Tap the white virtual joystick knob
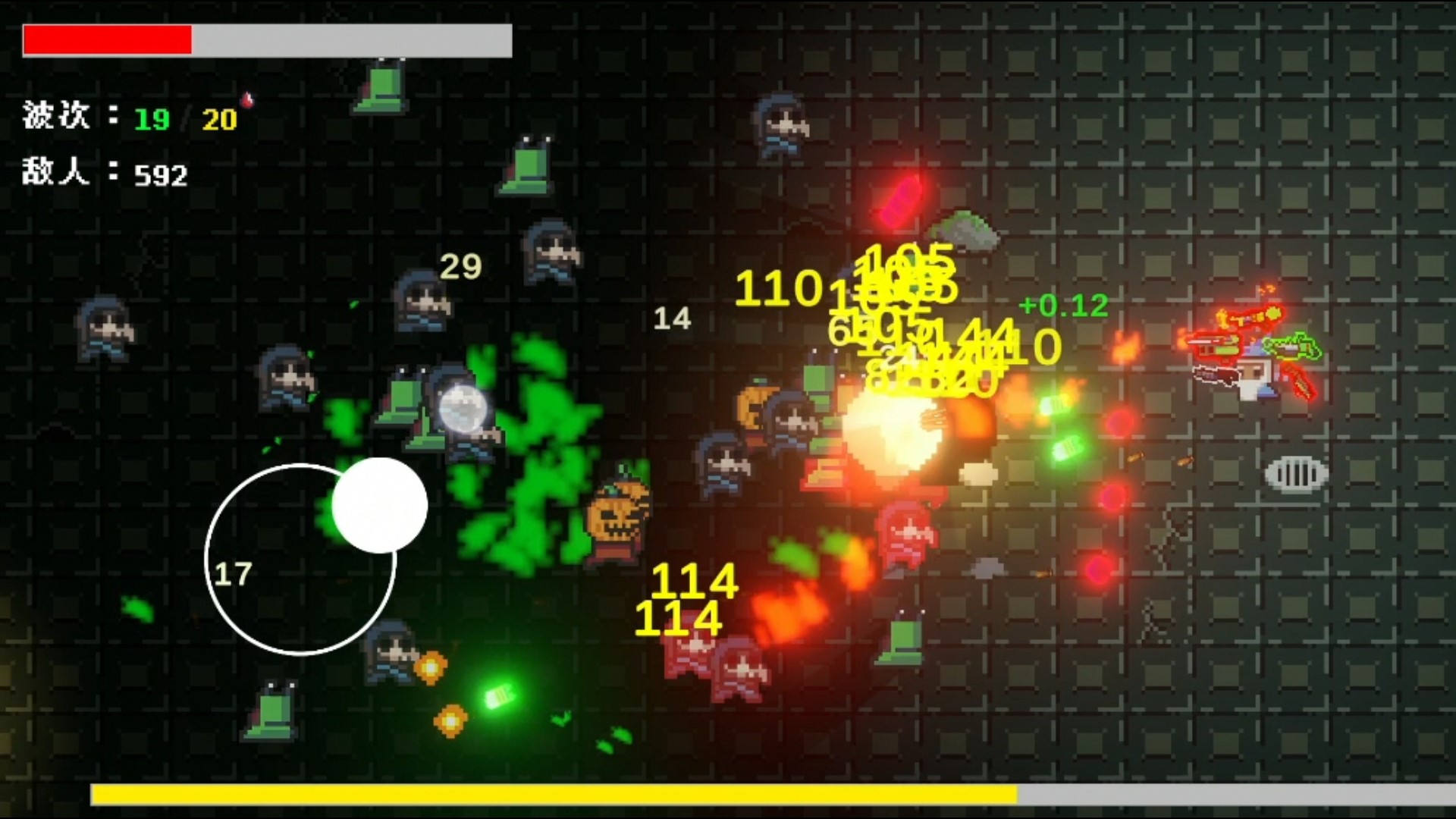 [379, 505]
